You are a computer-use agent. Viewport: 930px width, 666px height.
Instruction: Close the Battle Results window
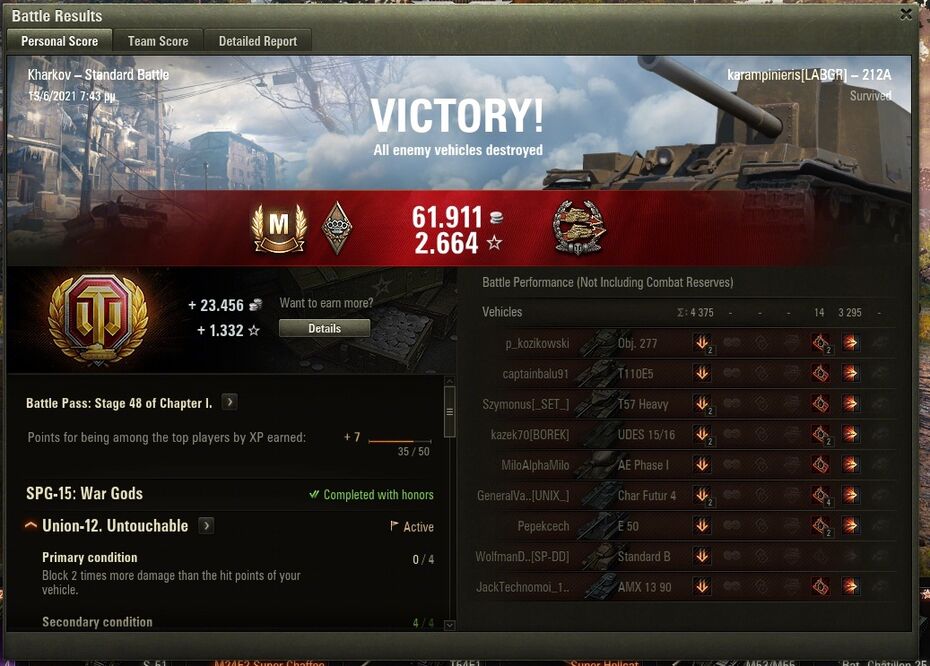906,14
